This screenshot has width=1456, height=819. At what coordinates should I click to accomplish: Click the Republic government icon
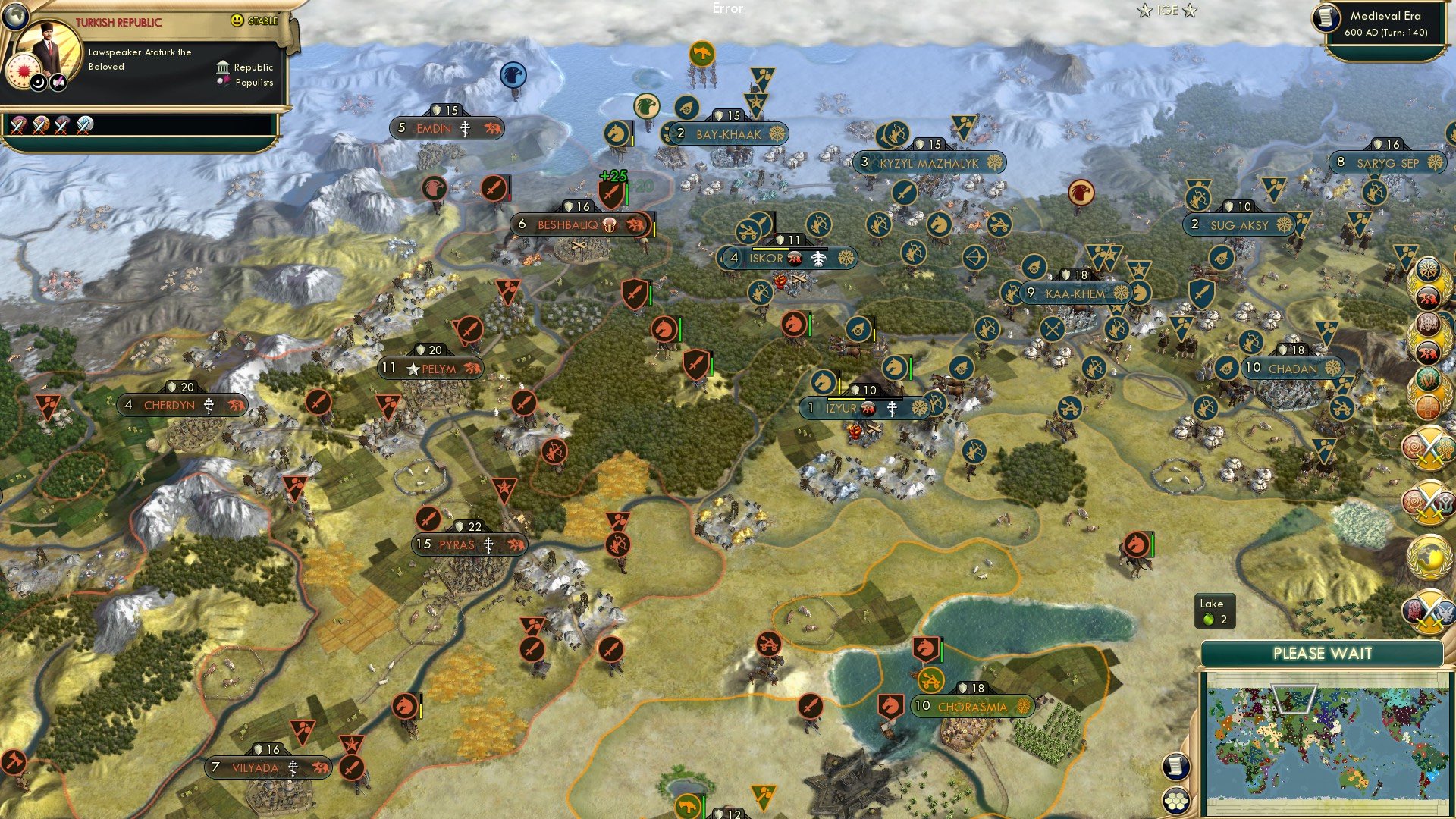coord(222,67)
